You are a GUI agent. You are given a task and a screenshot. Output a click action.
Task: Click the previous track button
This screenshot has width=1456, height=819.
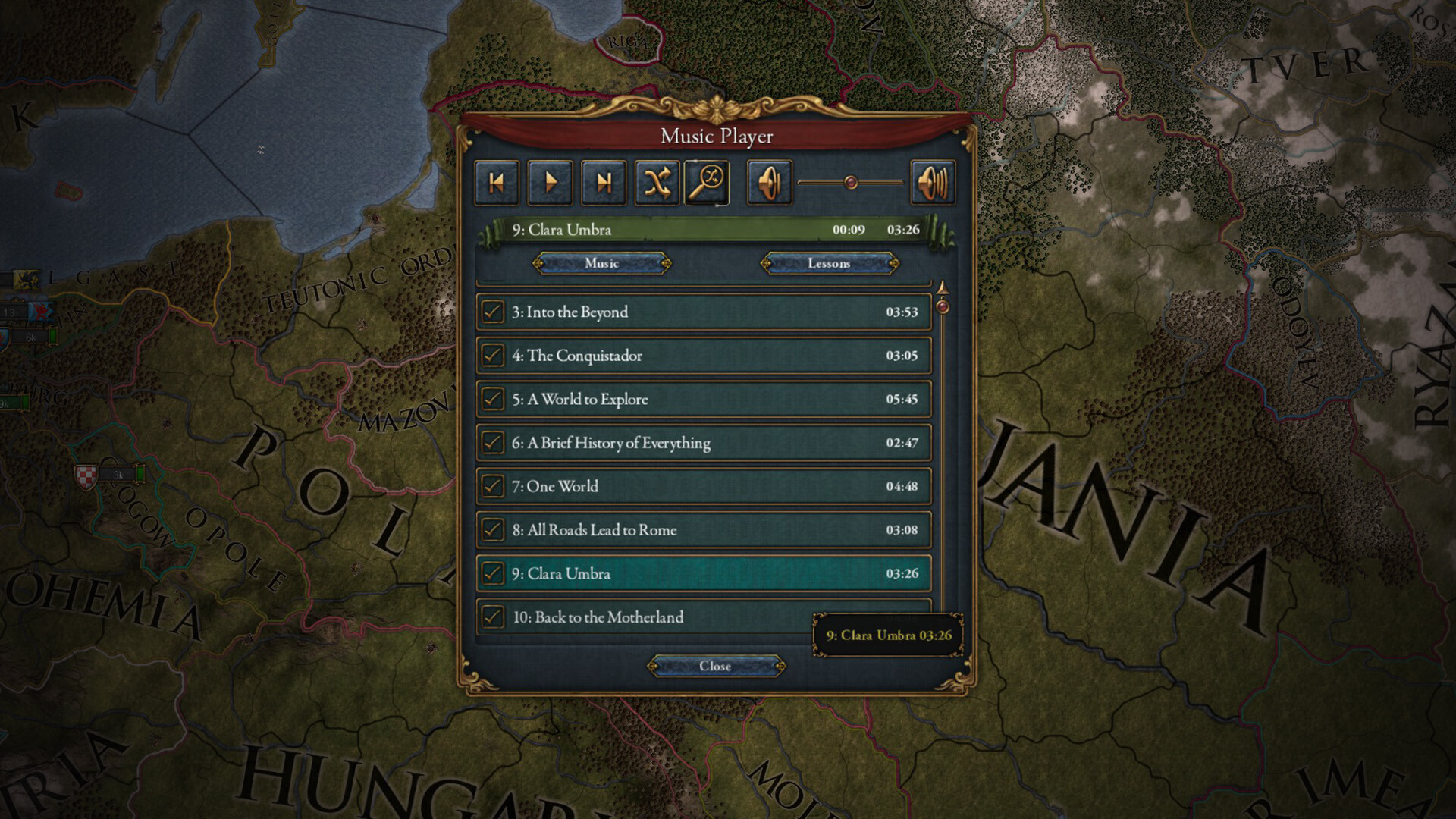[x=497, y=182]
